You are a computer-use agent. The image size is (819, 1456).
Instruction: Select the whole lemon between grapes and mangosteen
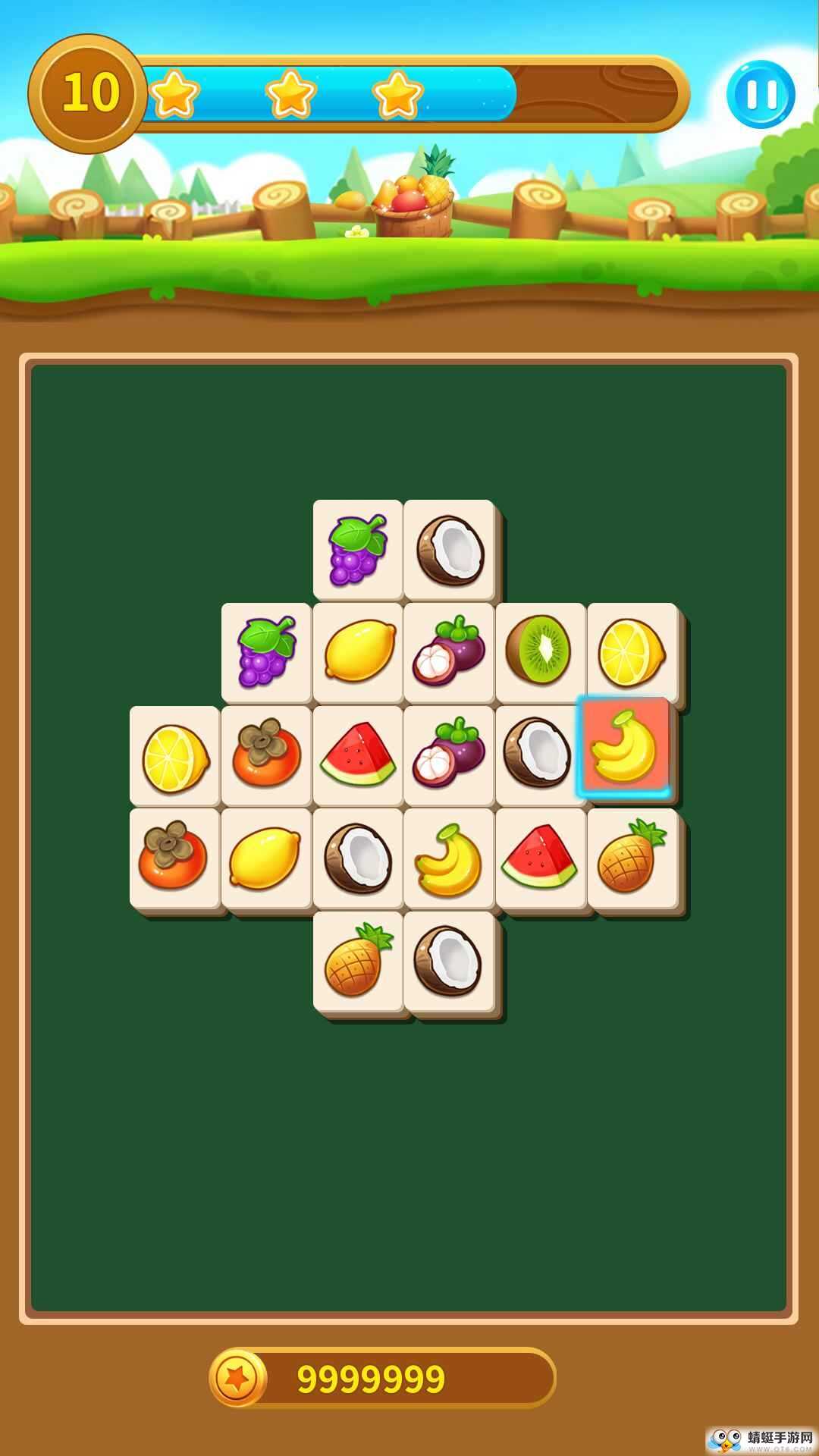[x=357, y=651]
